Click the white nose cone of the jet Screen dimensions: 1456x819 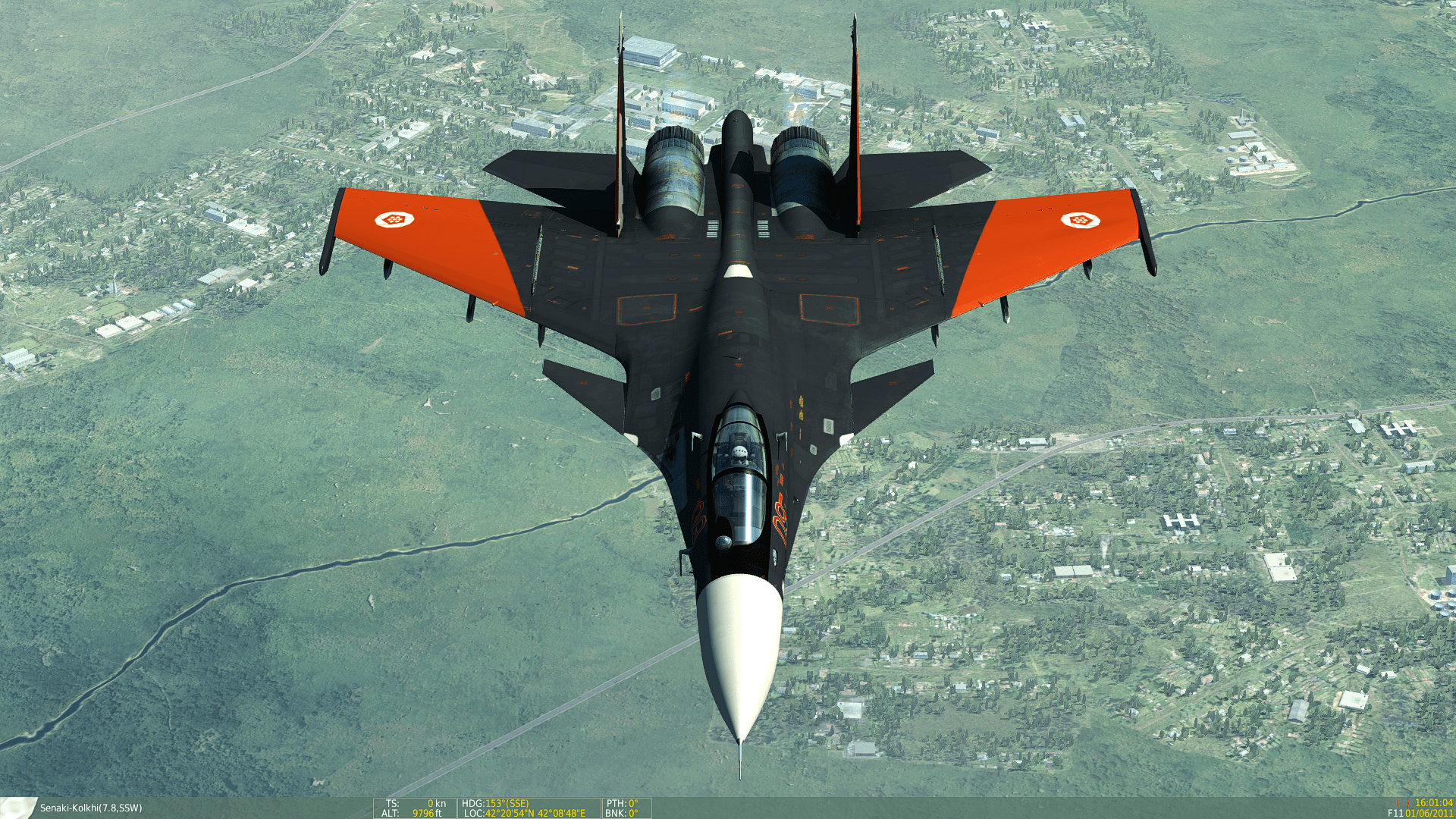(x=739, y=645)
